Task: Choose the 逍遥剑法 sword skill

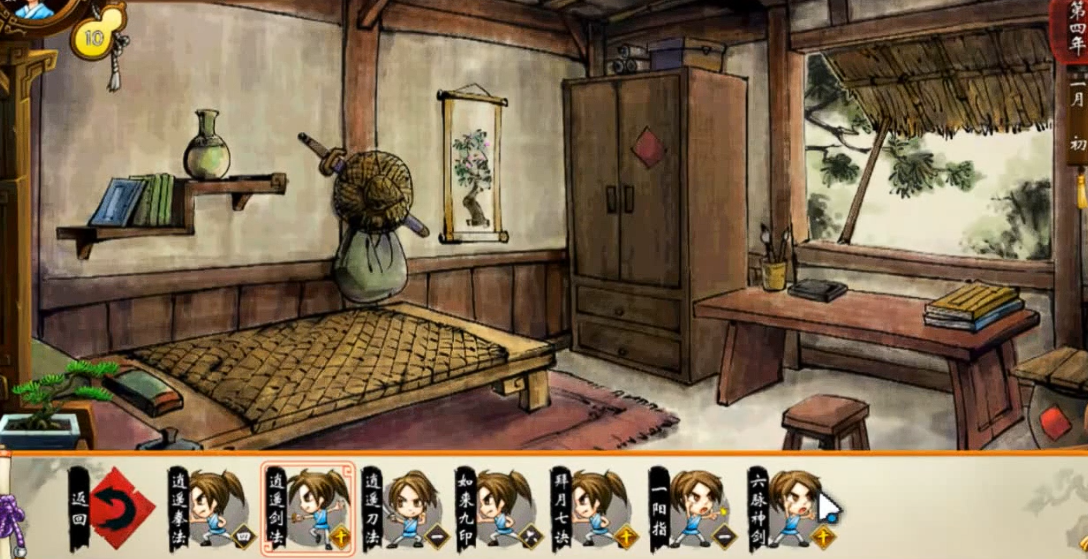Action: 308,508
